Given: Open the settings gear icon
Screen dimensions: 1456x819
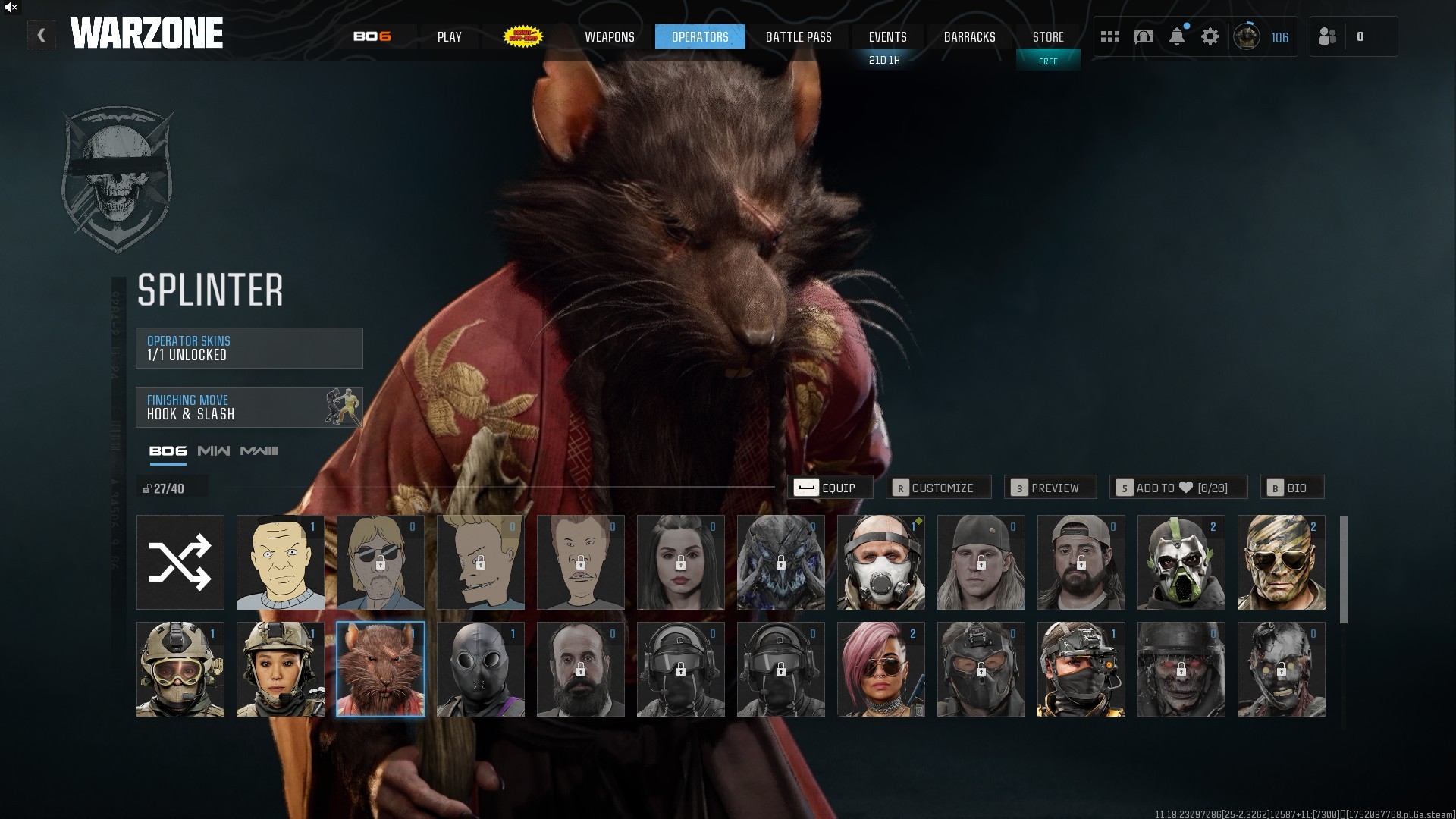Looking at the screenshot, I should point(1210,36).
